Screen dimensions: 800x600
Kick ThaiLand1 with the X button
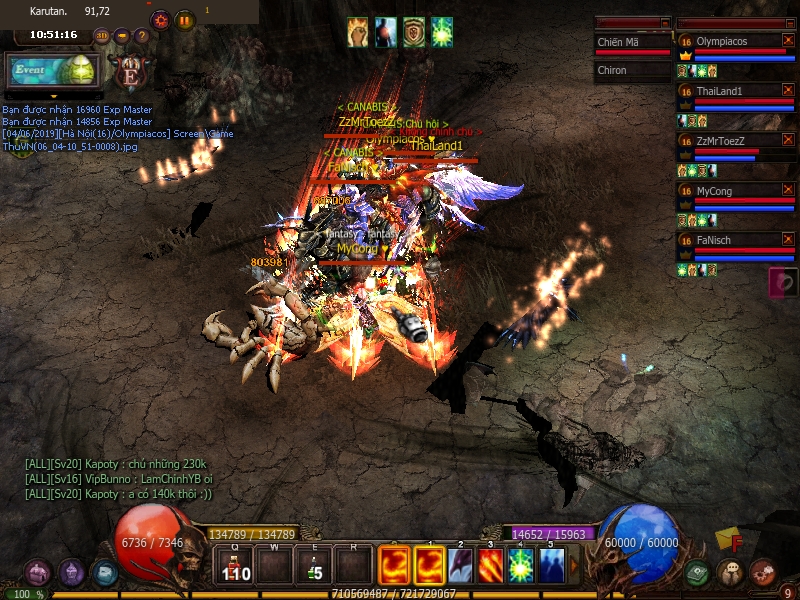point(788,90)
